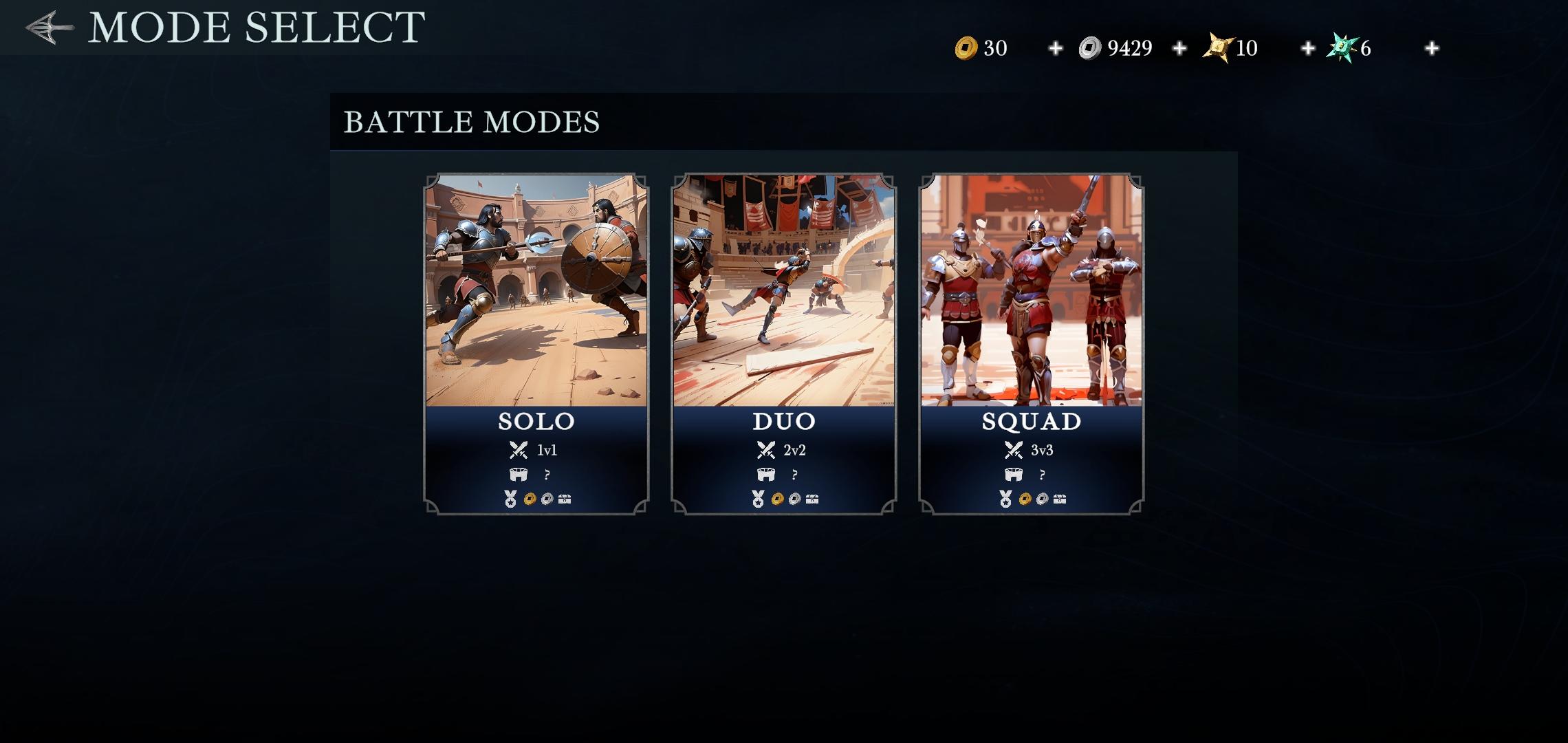The image size is (1568, 743).
Task: Add more gold coins with plus button
Action: coord(1055,48)
